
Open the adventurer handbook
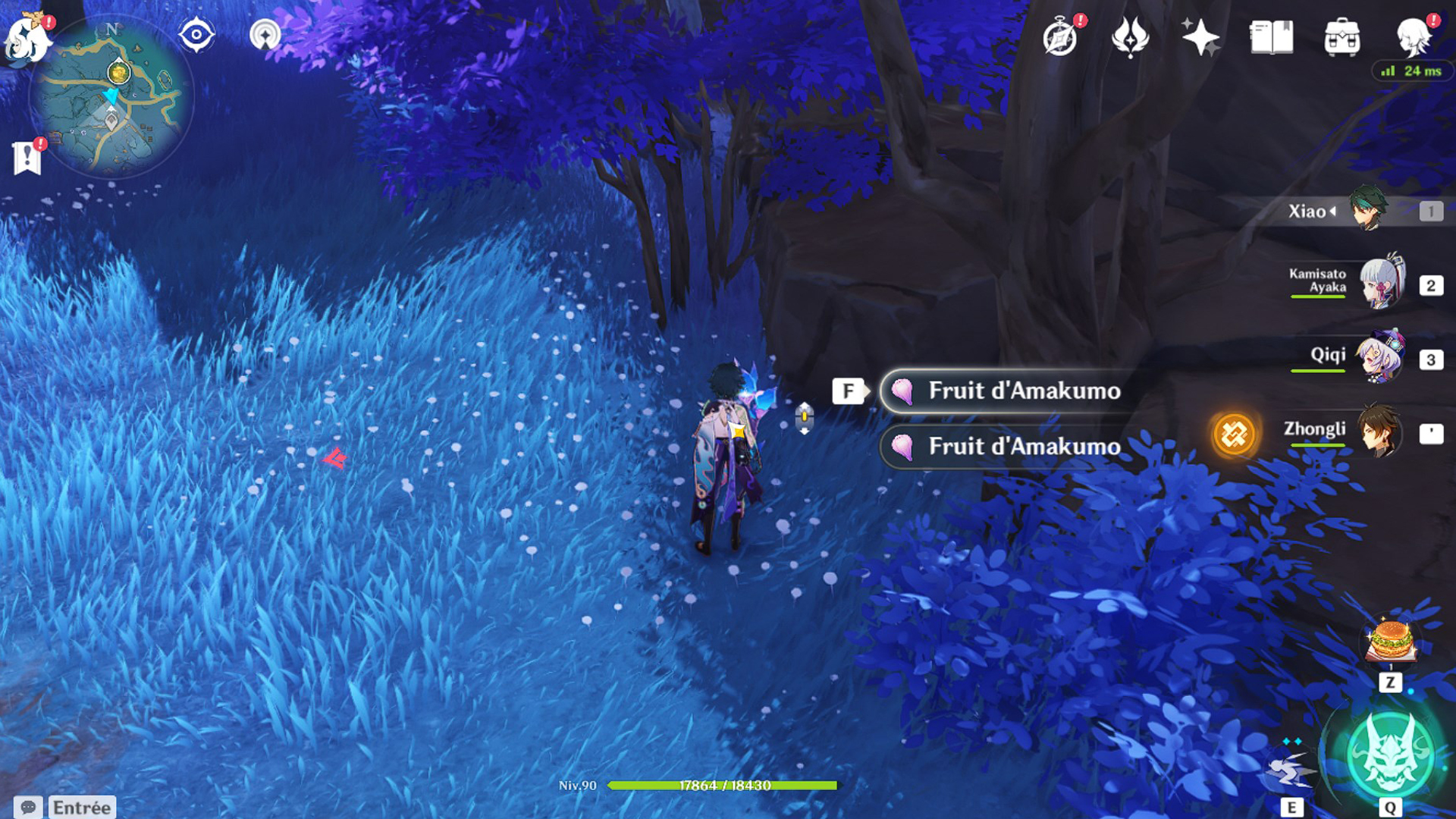pos(1271,36)
